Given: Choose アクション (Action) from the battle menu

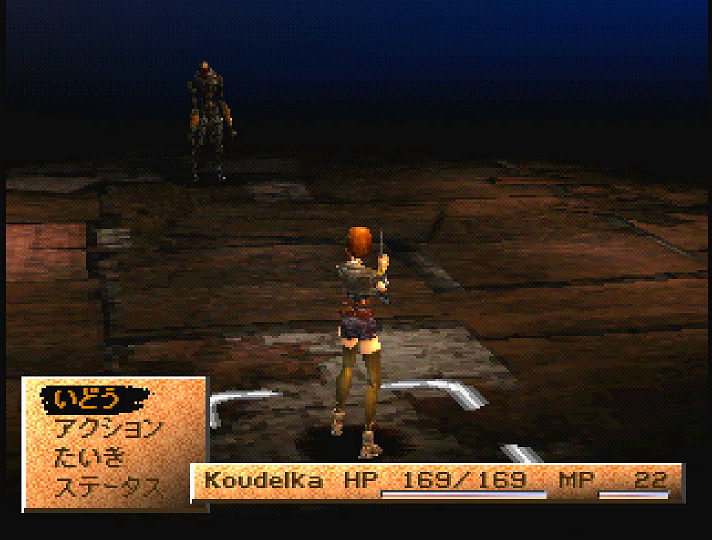Looking at the screenshot, I should pos(108,429).
